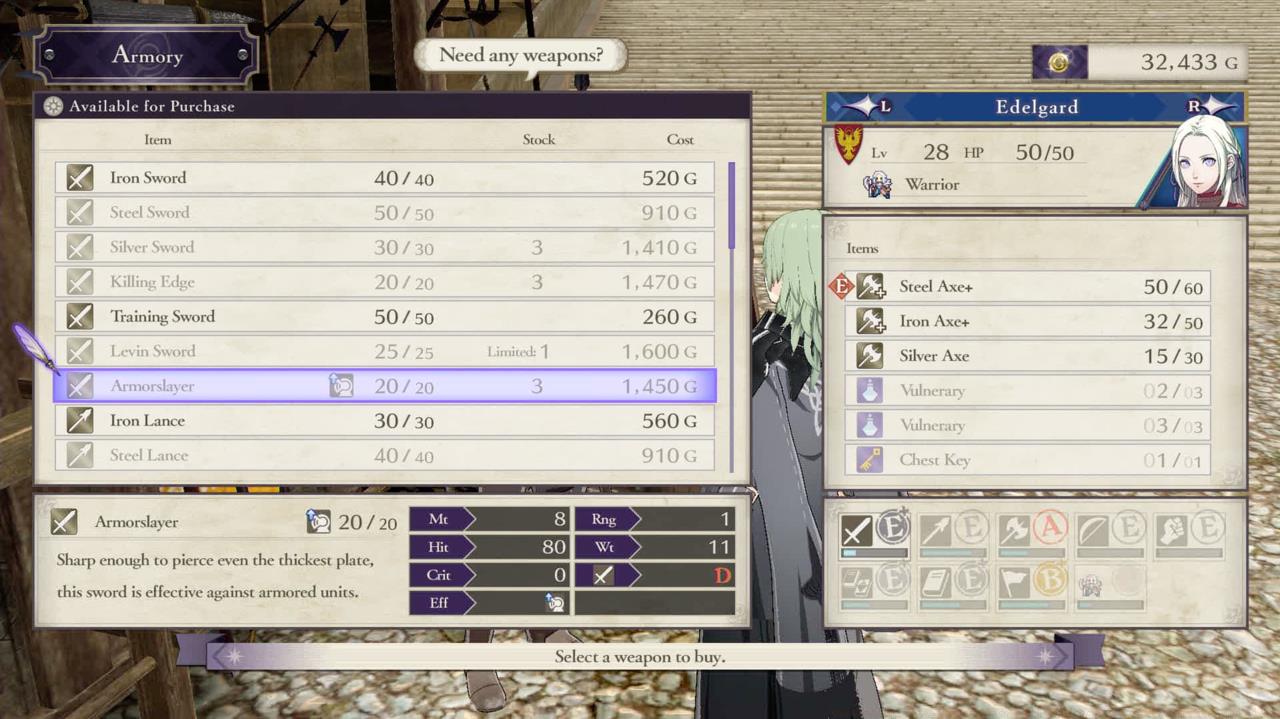Select the Iron Sword for purchase

(x=385, y=178)
